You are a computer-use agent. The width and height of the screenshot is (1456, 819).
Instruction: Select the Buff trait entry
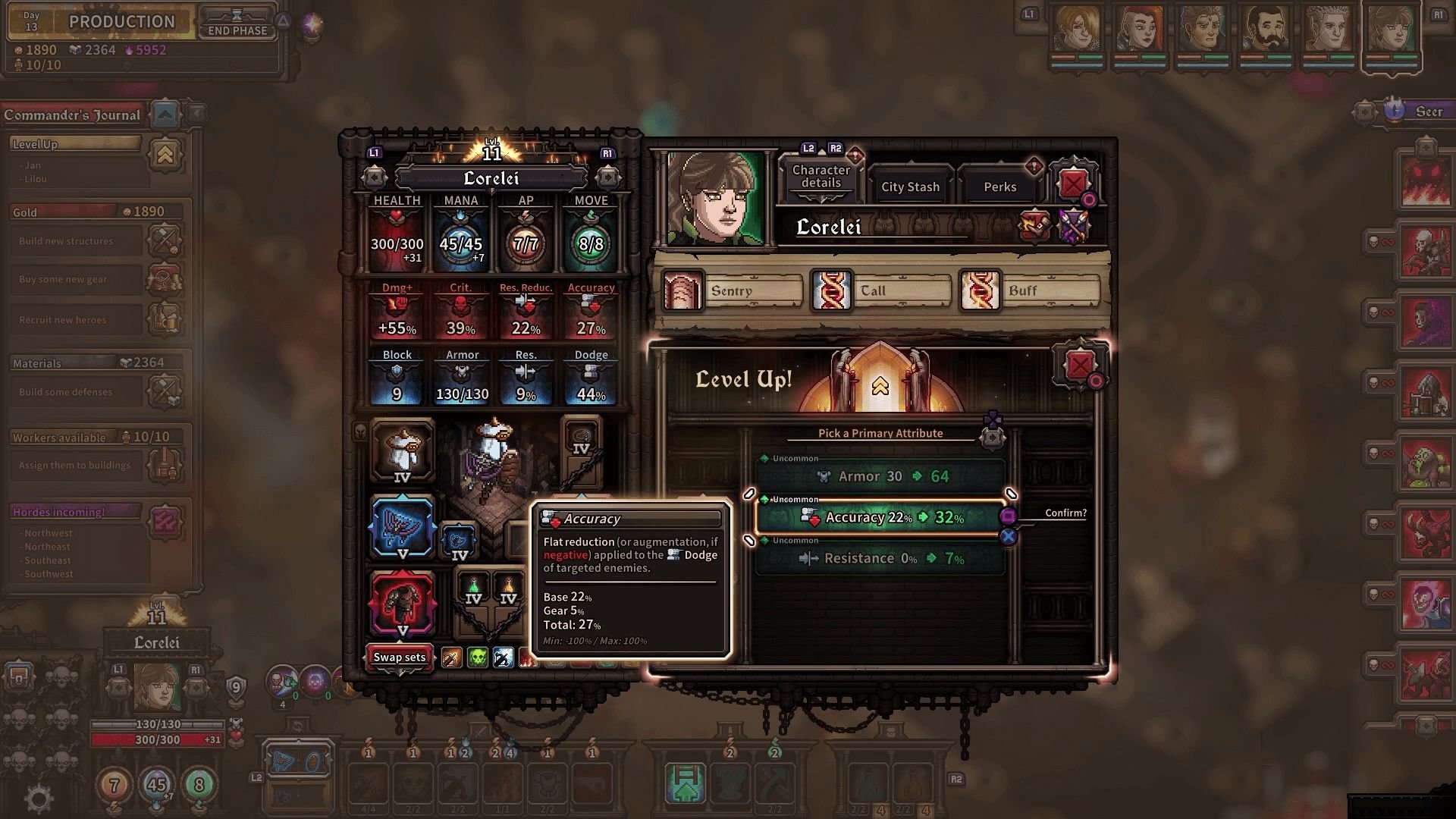click(x=1030, y=290)
